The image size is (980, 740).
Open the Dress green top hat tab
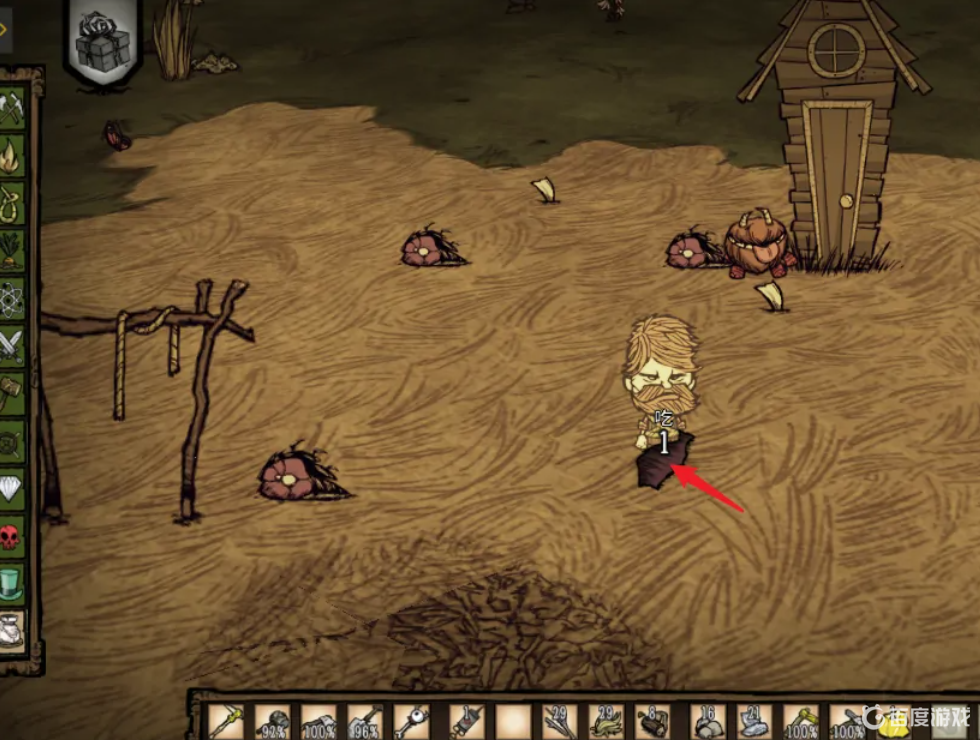click(x=11, y=580)
